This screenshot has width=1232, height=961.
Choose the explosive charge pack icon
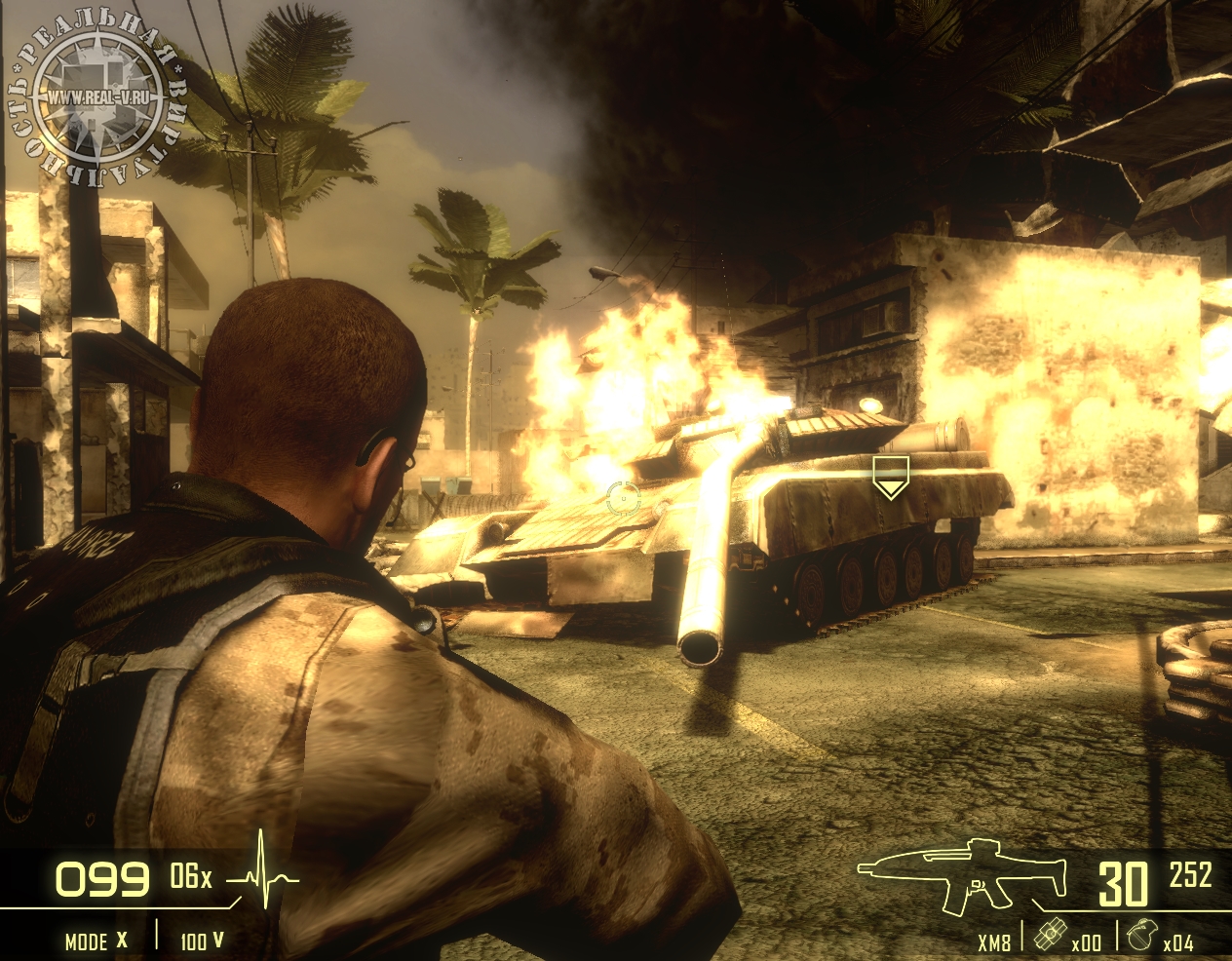[1049, 934]
